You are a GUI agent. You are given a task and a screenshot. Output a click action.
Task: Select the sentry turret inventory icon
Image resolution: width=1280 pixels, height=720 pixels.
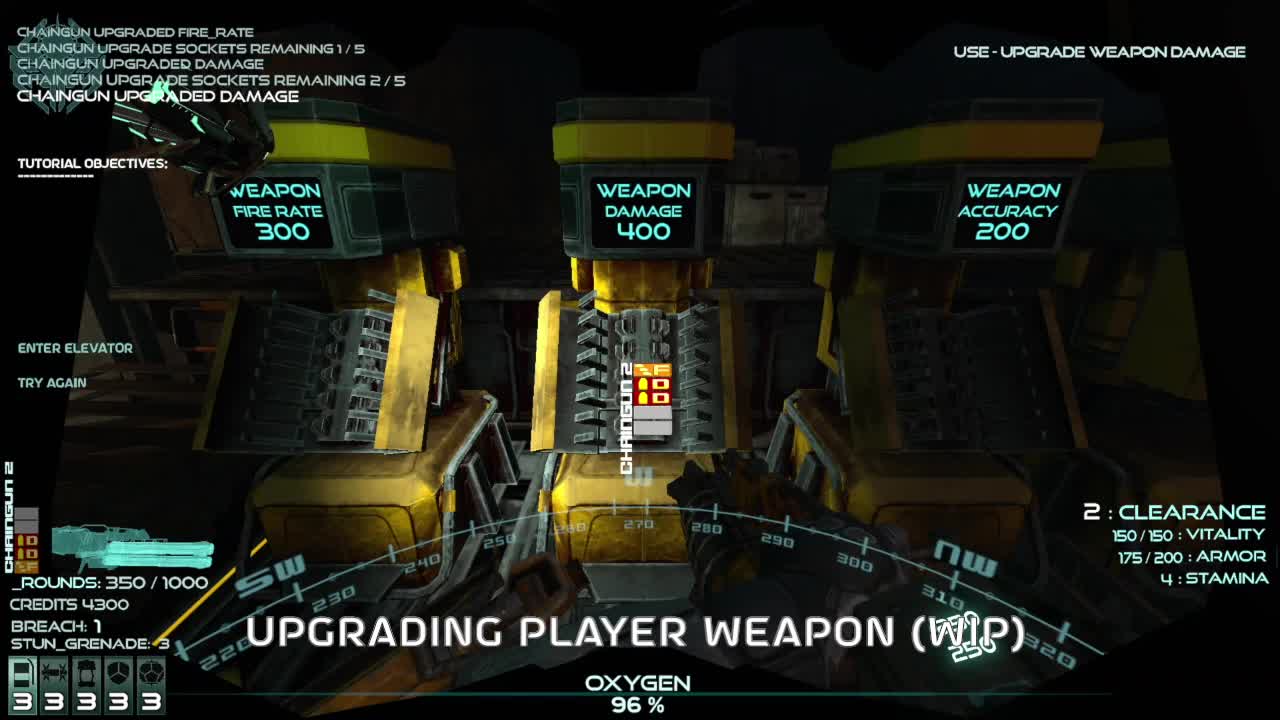(86, 672)
